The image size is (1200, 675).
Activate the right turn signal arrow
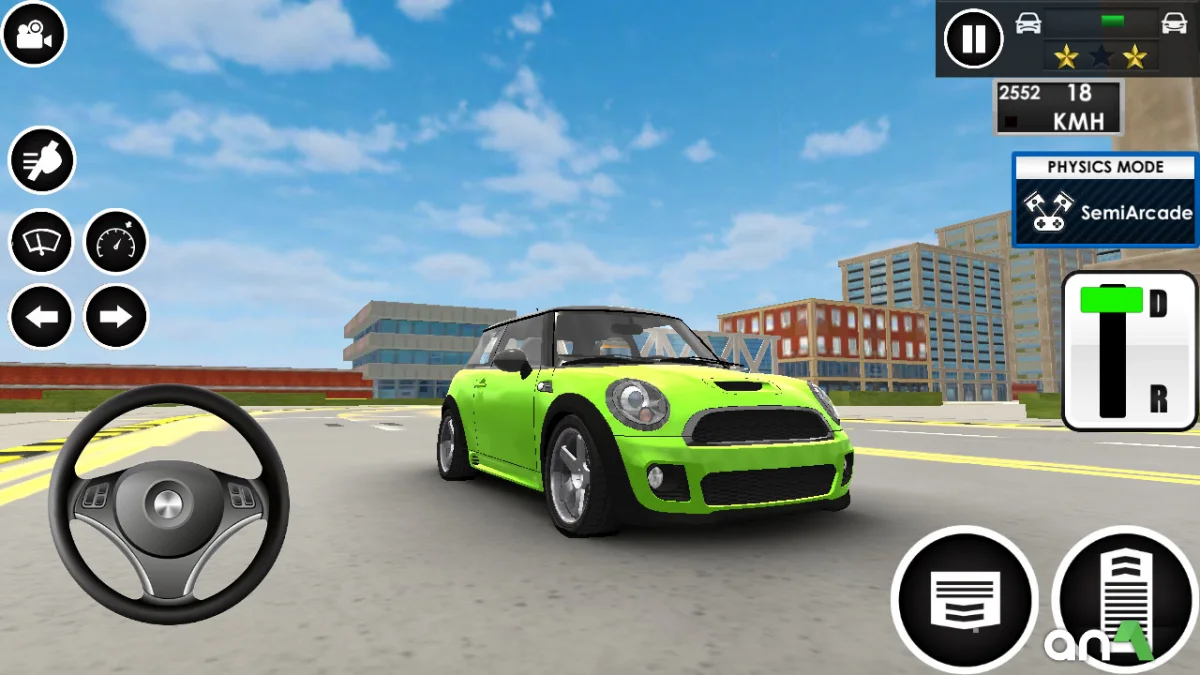[x=116, y=317]
